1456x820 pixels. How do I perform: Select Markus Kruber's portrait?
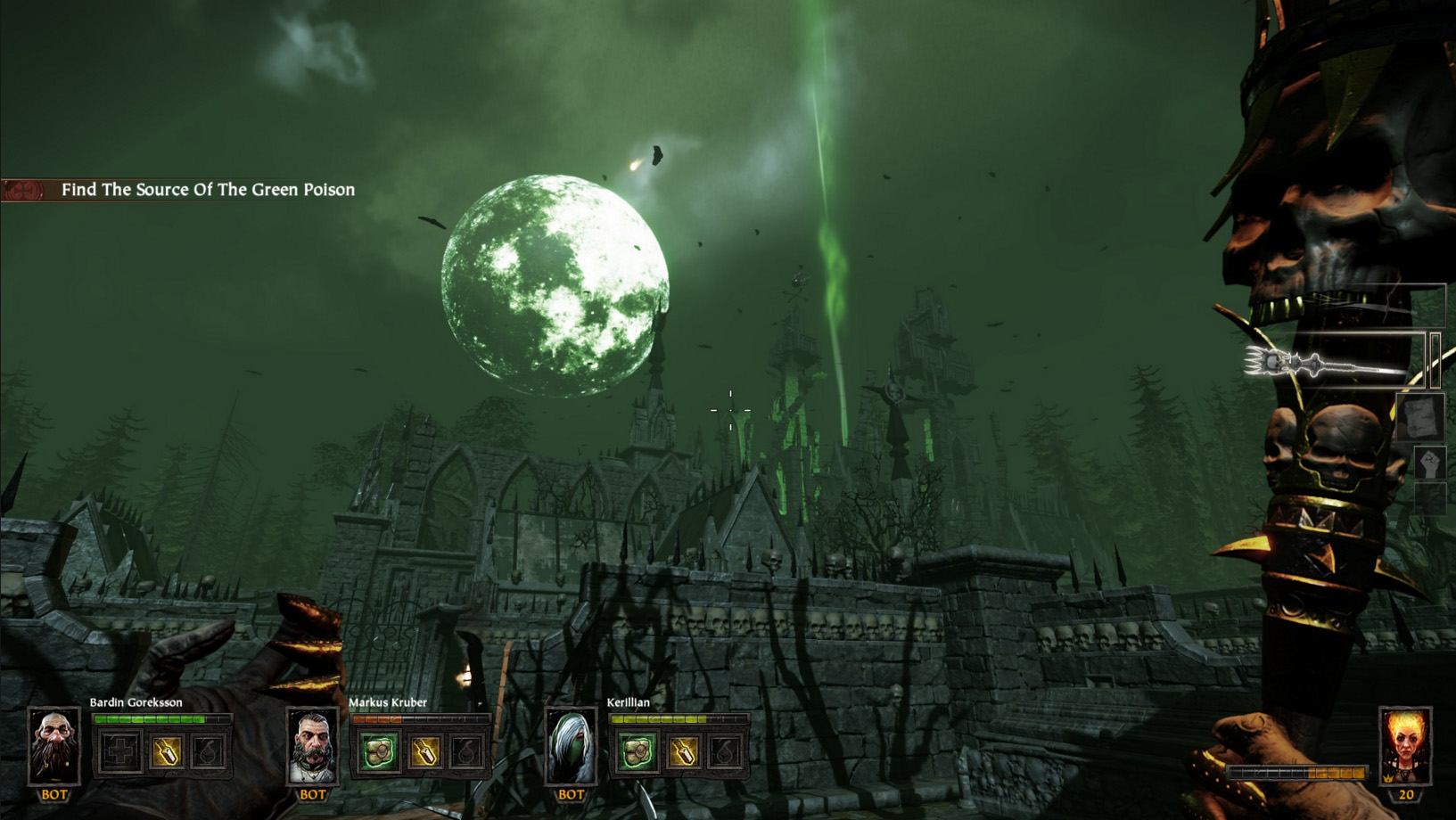(x=312, y=745)
